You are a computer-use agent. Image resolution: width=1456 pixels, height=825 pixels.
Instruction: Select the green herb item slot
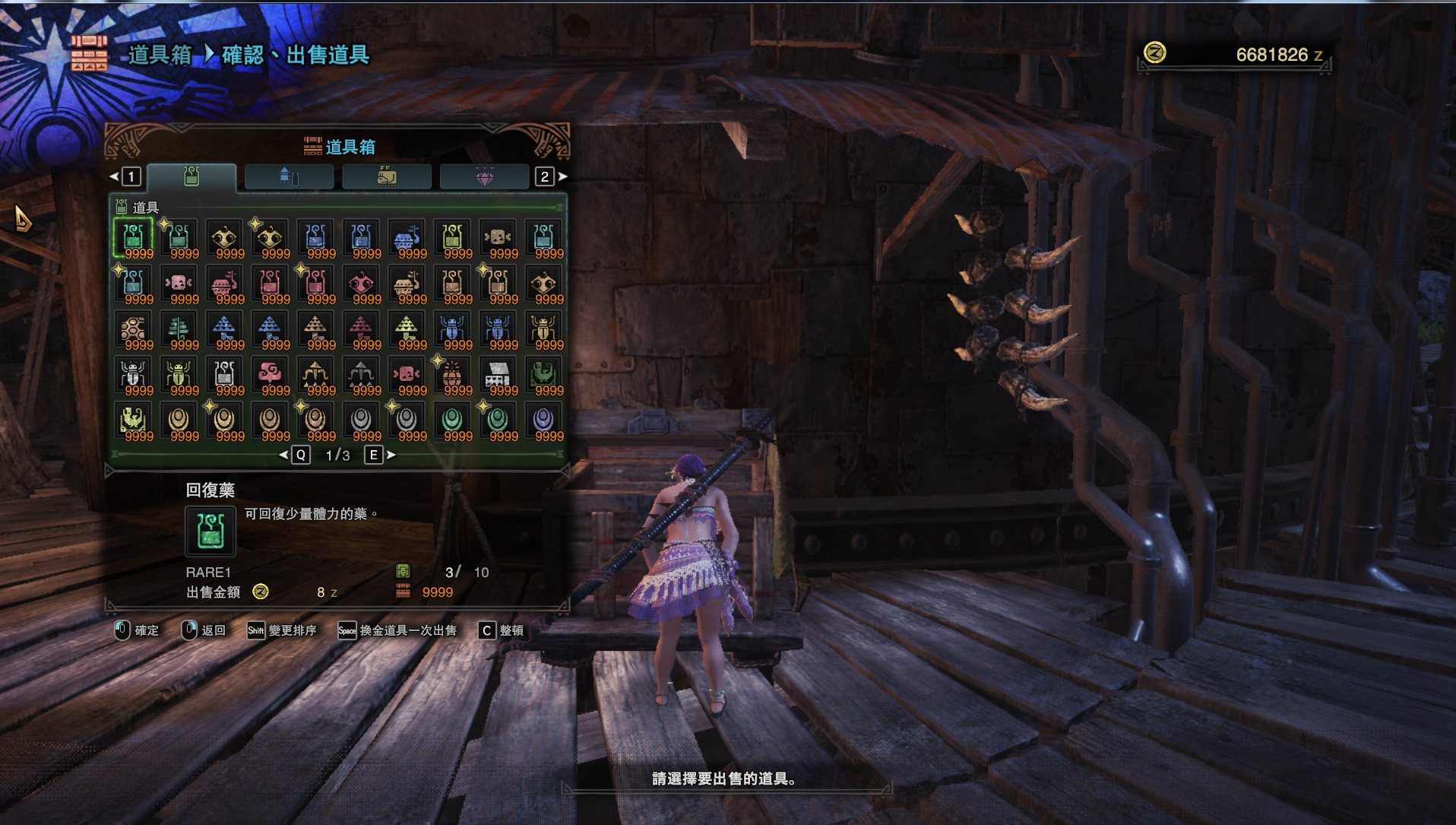[179, 329]
